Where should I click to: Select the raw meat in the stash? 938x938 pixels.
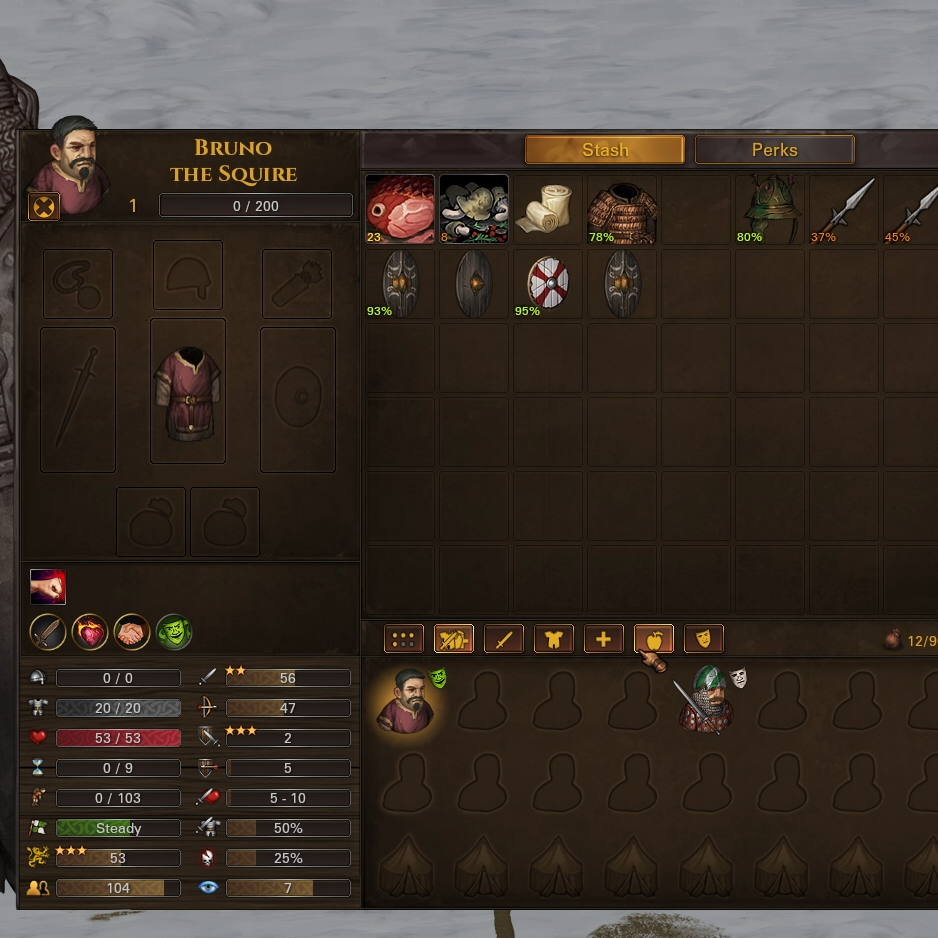pyautogui.click(x=400, y=209)
